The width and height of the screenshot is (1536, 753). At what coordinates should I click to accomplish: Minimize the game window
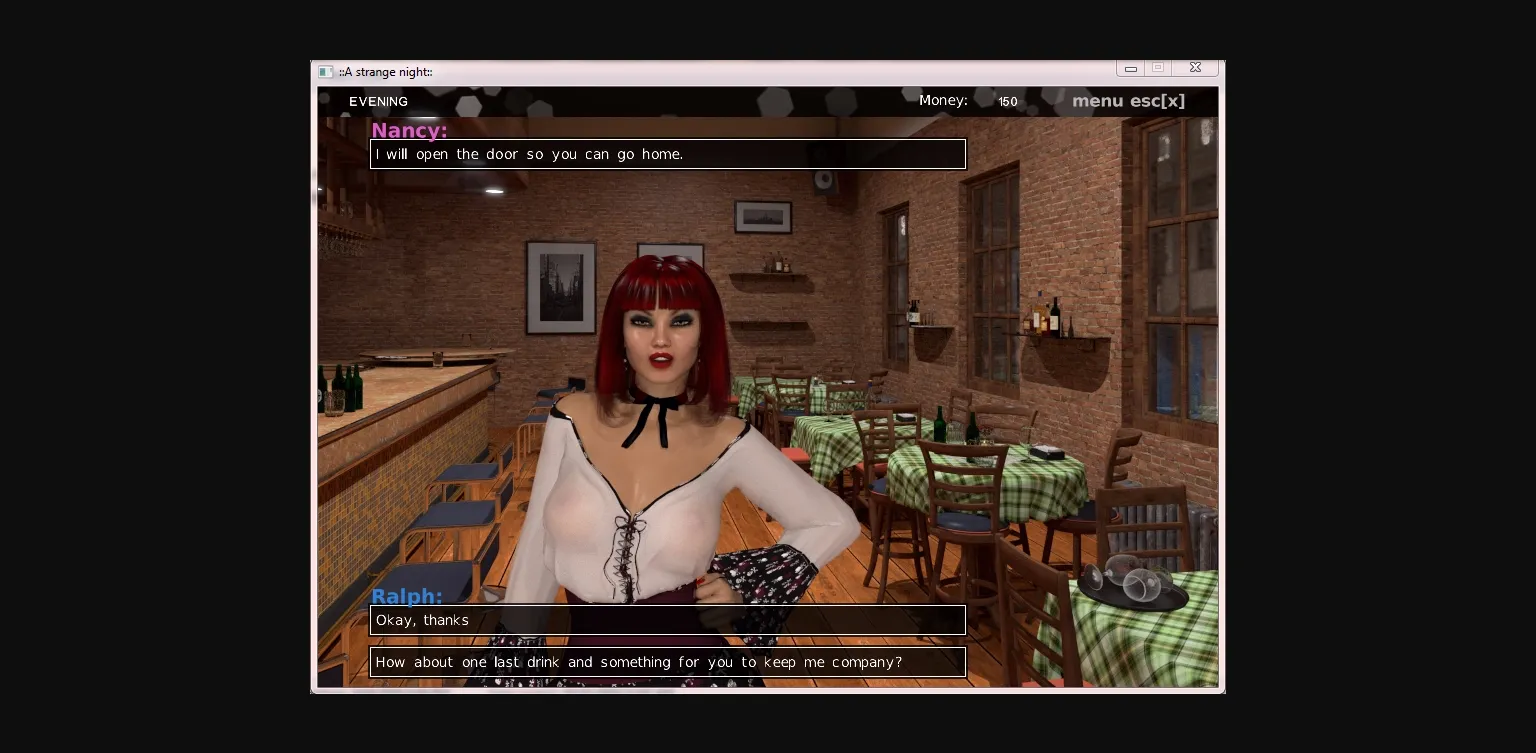click(1130, 67)
